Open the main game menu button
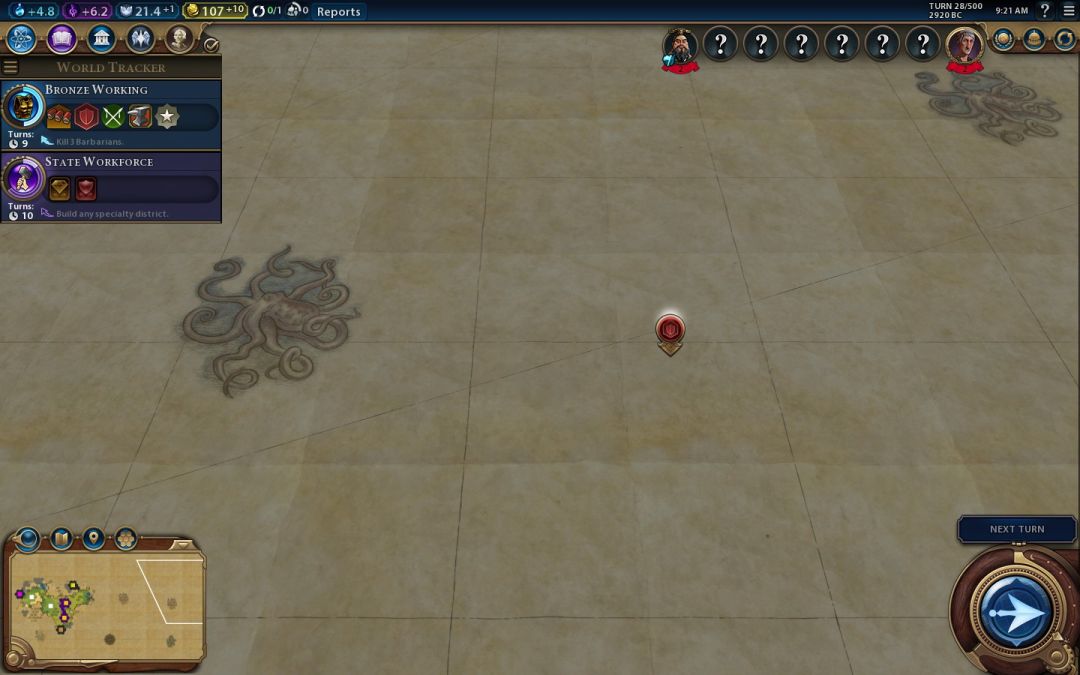 click(x=1068, y=11)
